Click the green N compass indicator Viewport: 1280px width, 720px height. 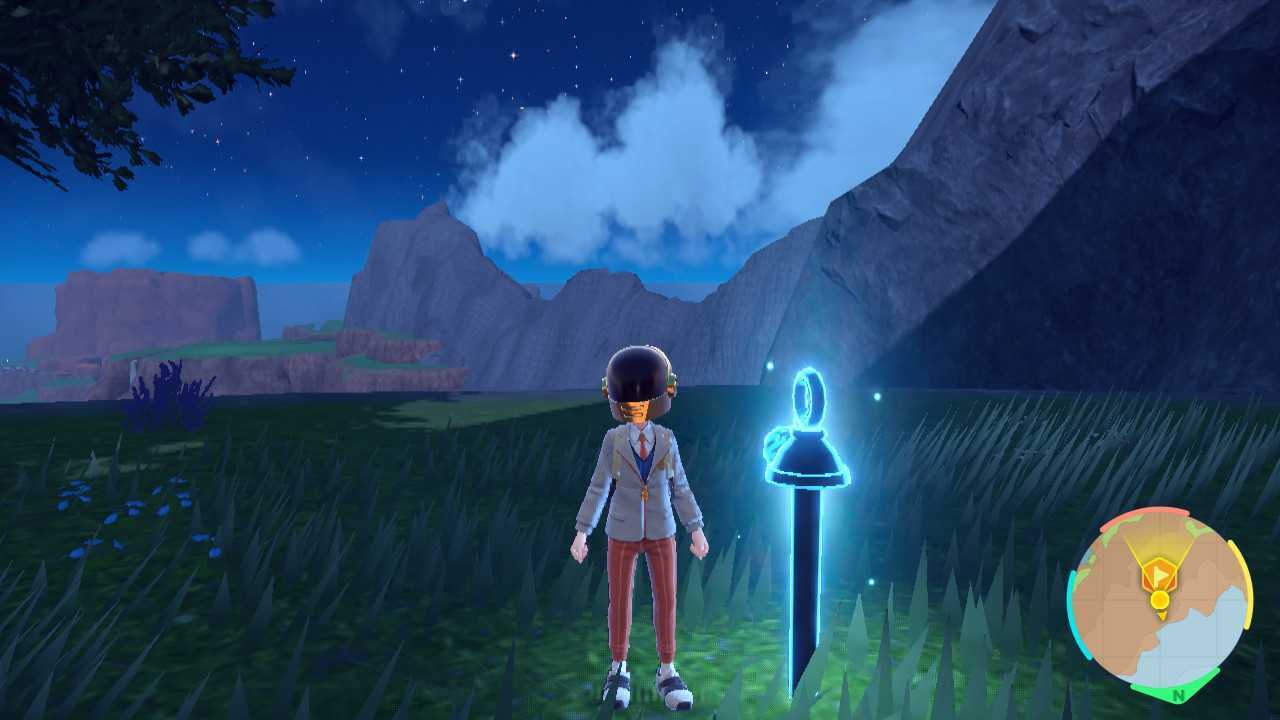coord(1177,694)
